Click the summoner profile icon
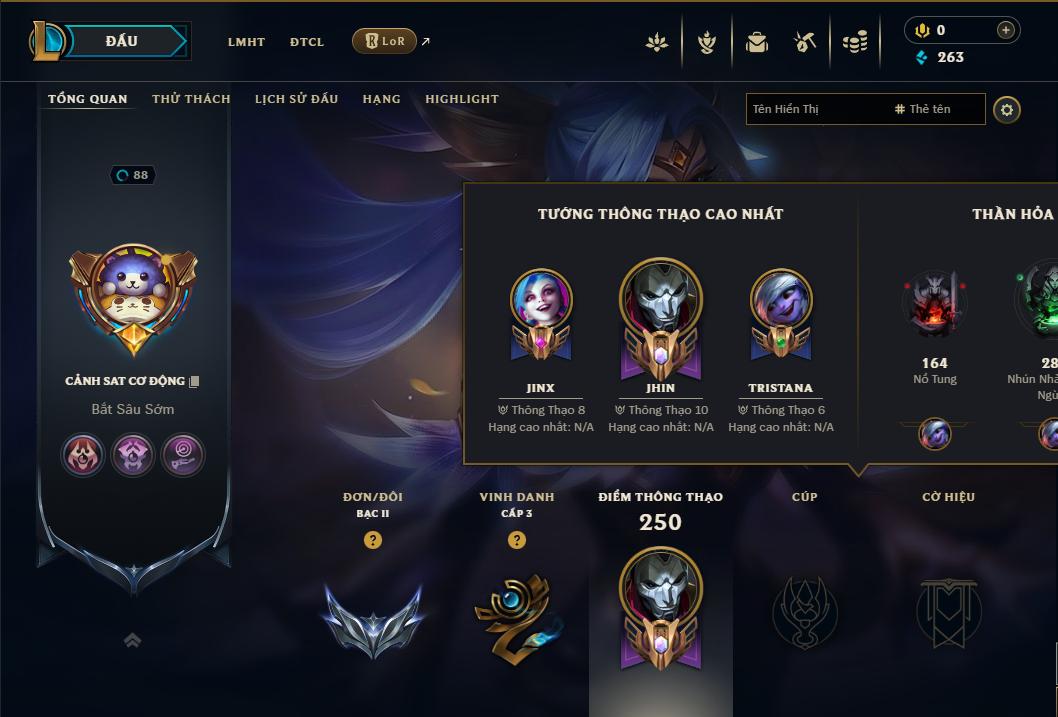1058x717 pixels. tap(133, 292)
